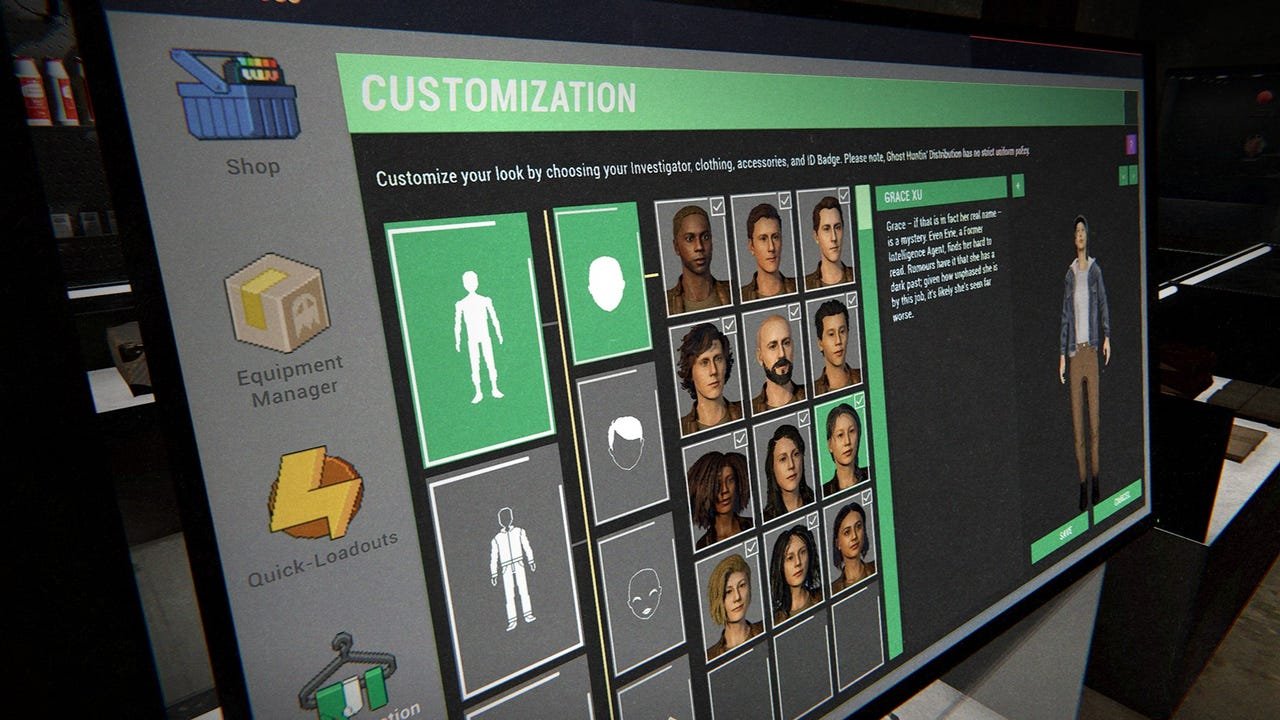Click the left navigation arrow near the character preview

click(x=1121, y=176)
